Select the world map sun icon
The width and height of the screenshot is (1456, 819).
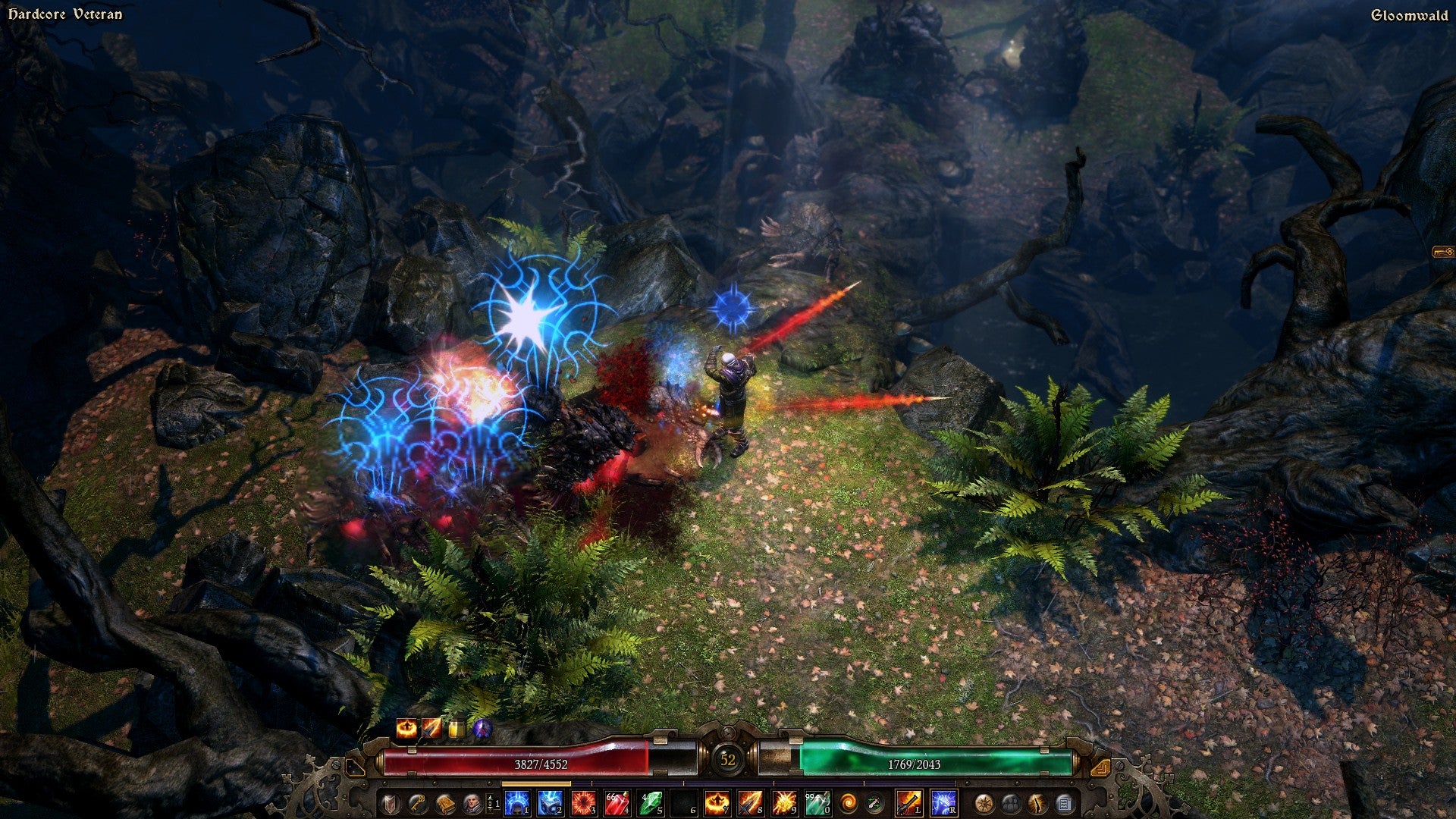(x=983, y=803)
